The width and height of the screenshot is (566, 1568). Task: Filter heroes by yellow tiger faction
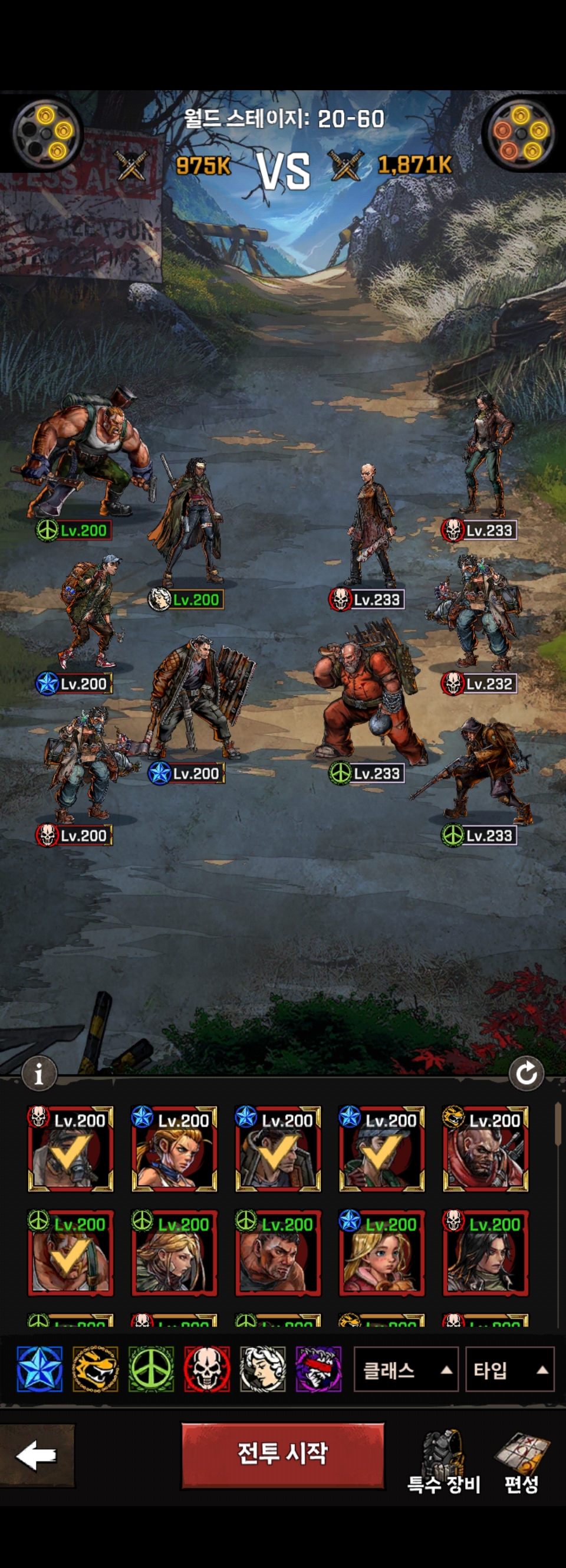(96, 1370)
